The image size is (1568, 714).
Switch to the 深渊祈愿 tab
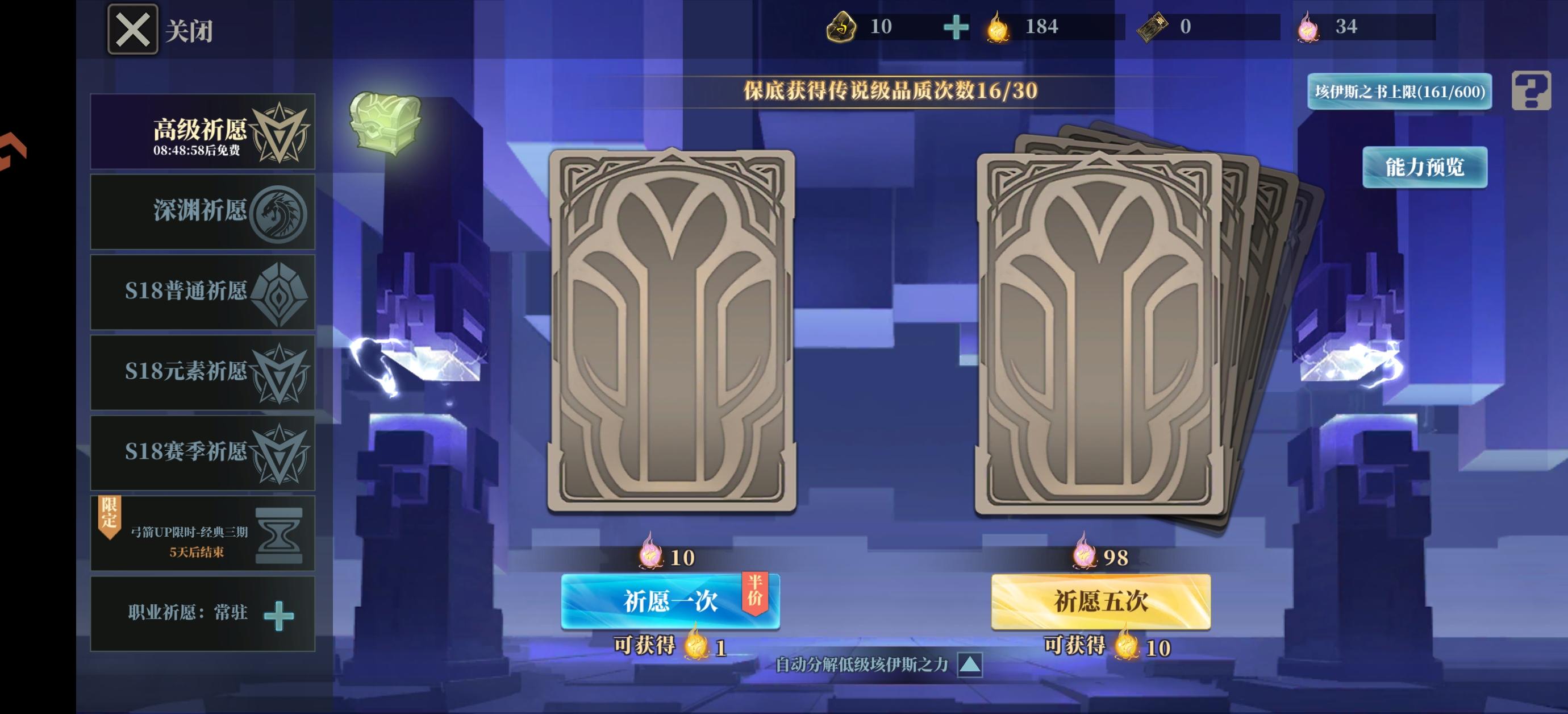click(203, 212)
